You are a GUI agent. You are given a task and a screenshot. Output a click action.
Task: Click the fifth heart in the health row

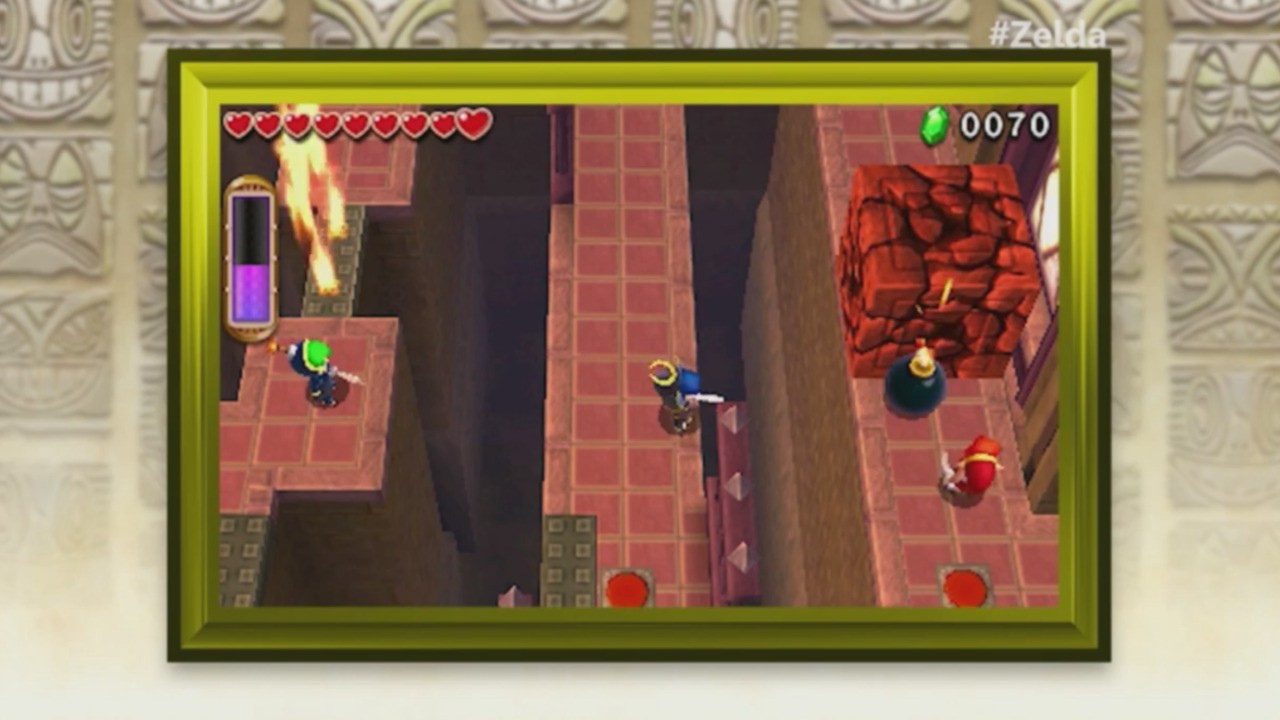(354, 124)
